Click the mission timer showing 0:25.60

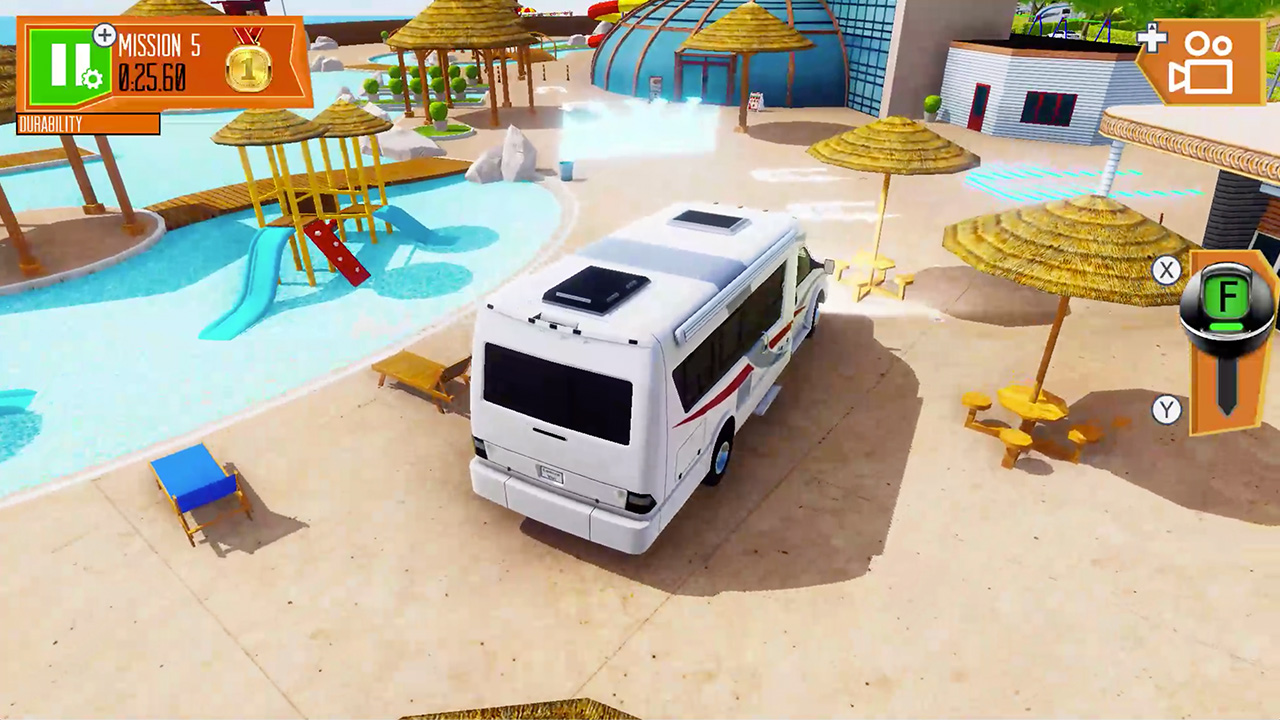pyautogui.click(x=154, y=74)
